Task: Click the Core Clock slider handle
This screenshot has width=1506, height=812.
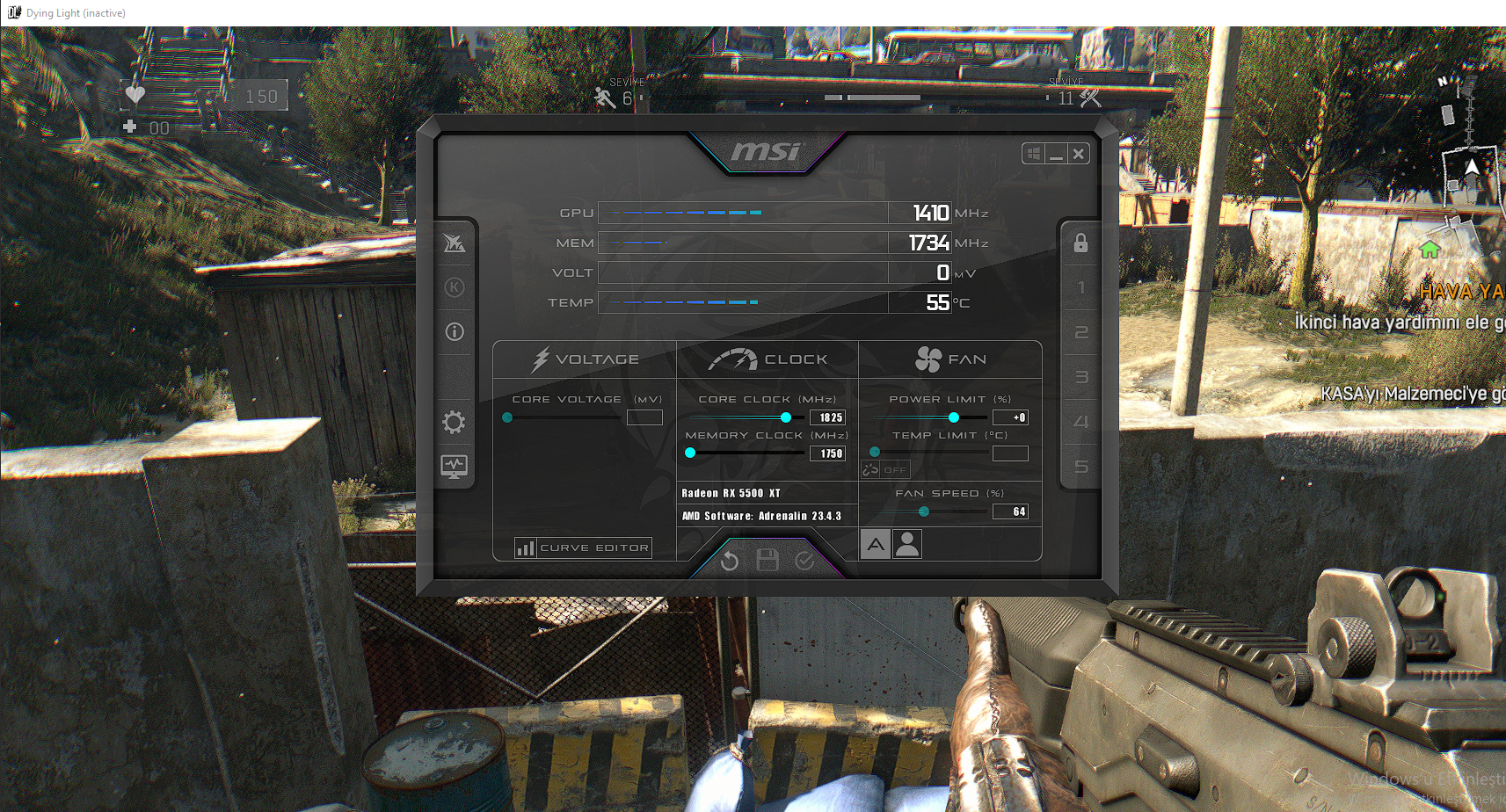Action: coord(786,417)
